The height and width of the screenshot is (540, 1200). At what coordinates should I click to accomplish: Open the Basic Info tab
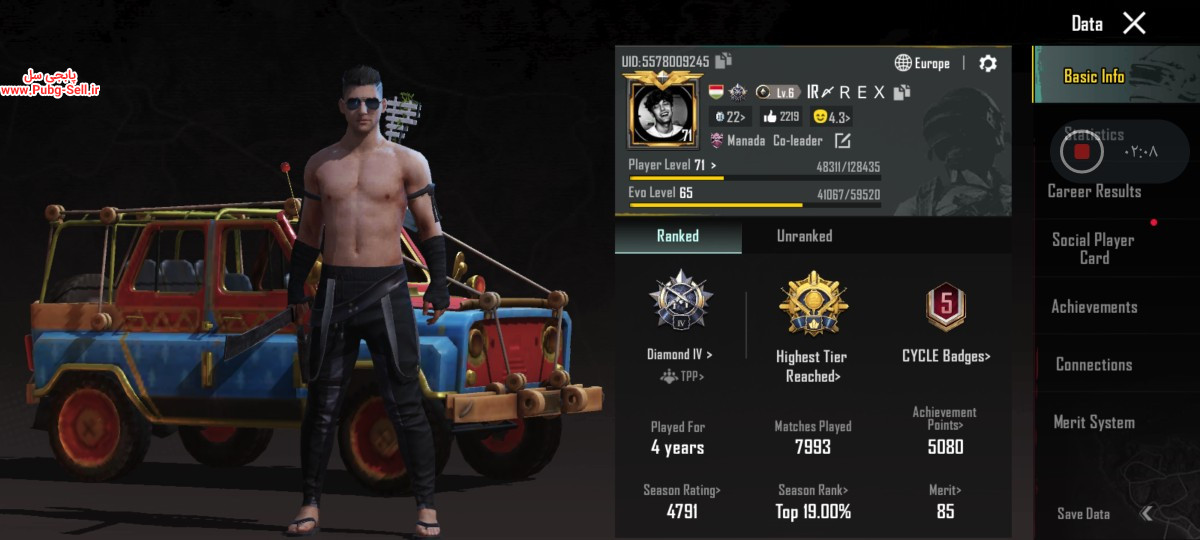click(x=1094, y=76)
